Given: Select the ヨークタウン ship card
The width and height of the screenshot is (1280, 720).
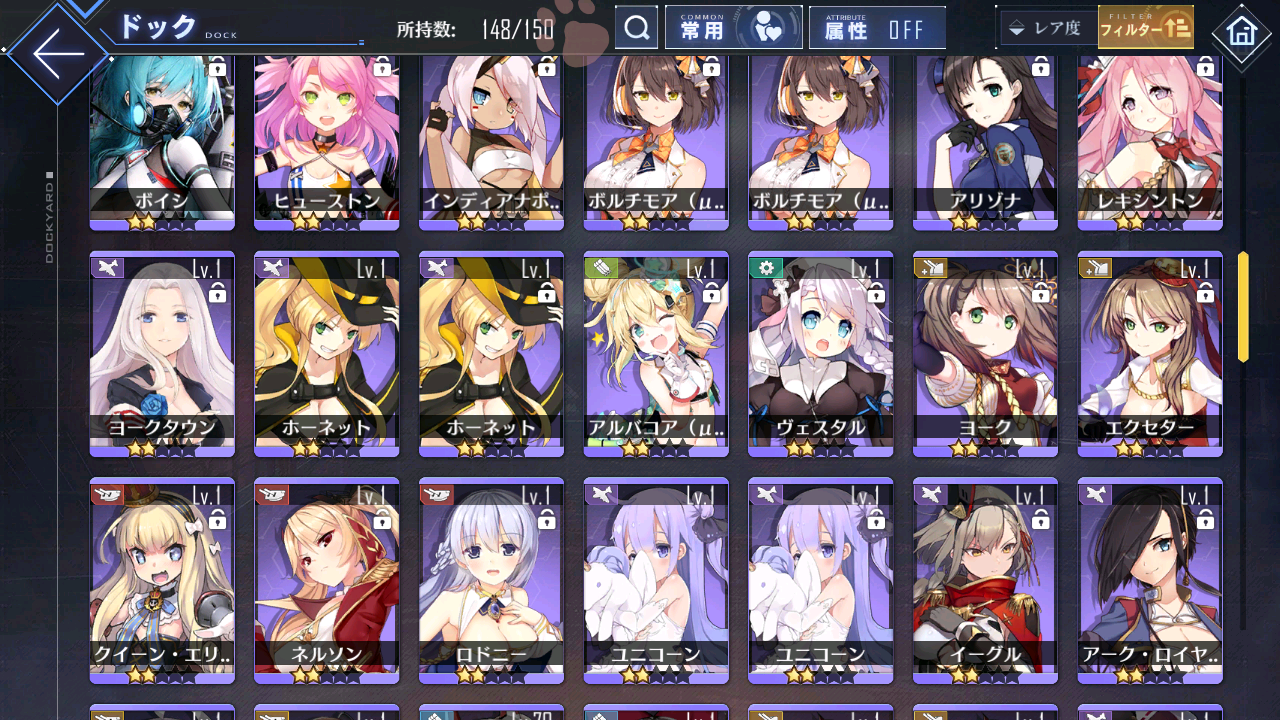Looking at the screenshot, I should [162, 352].
